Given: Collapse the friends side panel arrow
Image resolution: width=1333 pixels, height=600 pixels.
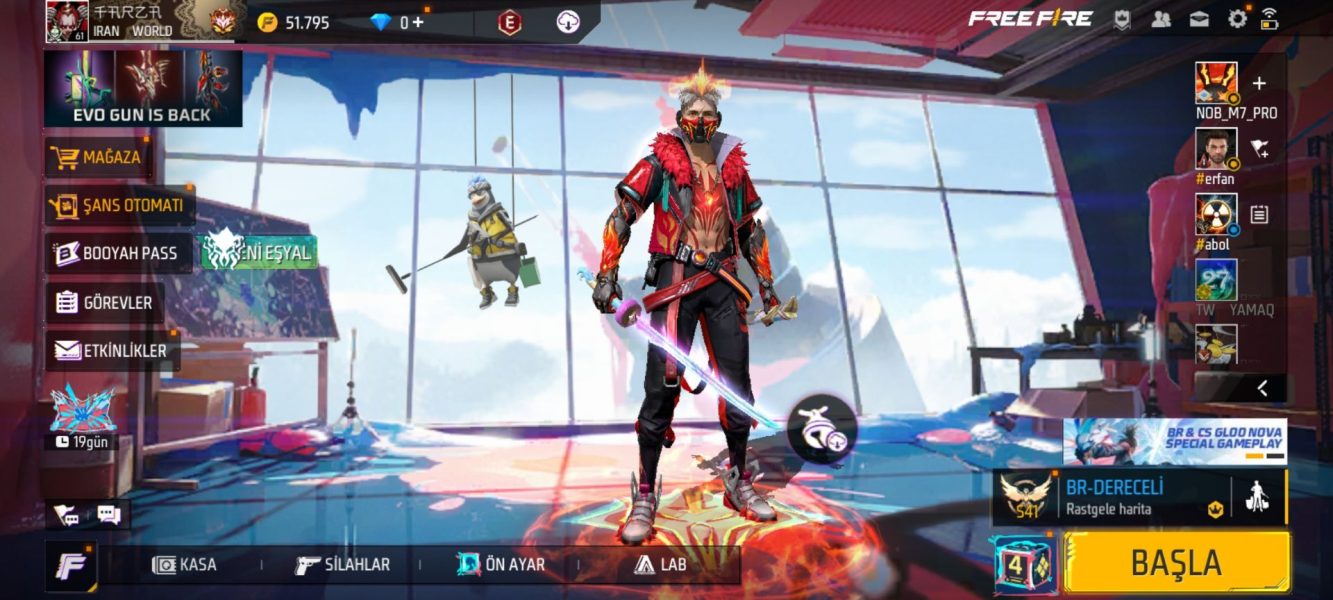Looking at the screenshot, I should coord(1262,388).
